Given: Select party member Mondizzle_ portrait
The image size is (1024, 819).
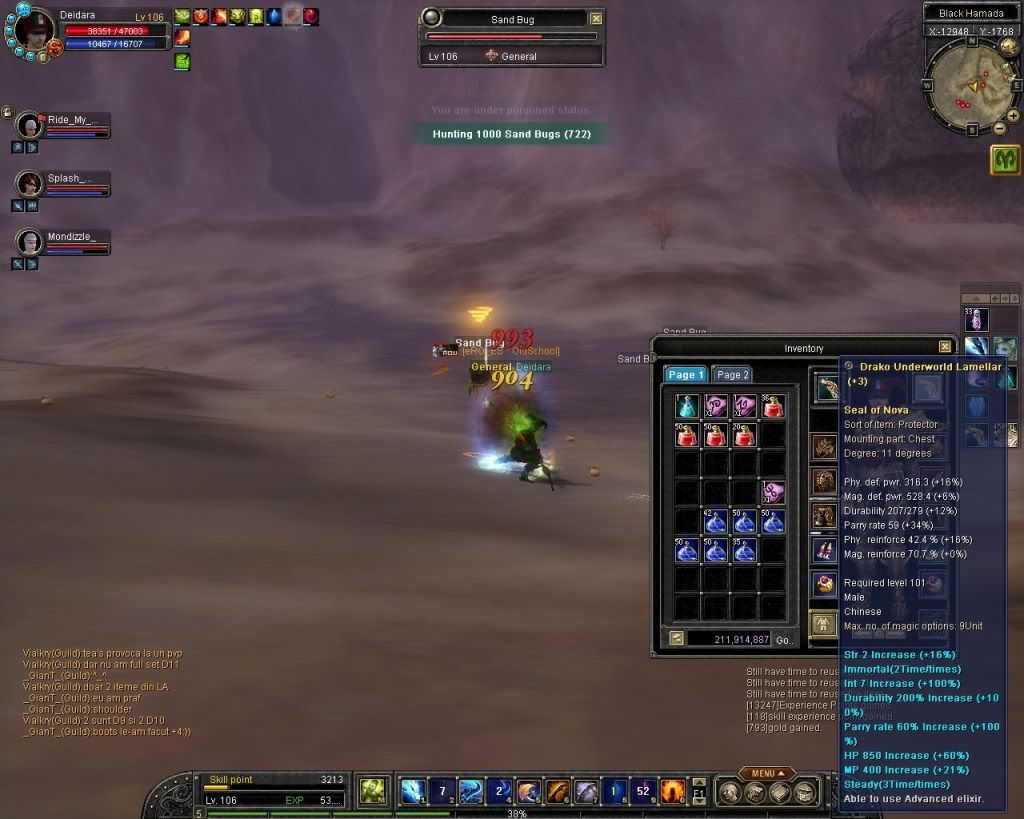Looking at the screenshot, I should pyautogui.click(x=30, y=242).
